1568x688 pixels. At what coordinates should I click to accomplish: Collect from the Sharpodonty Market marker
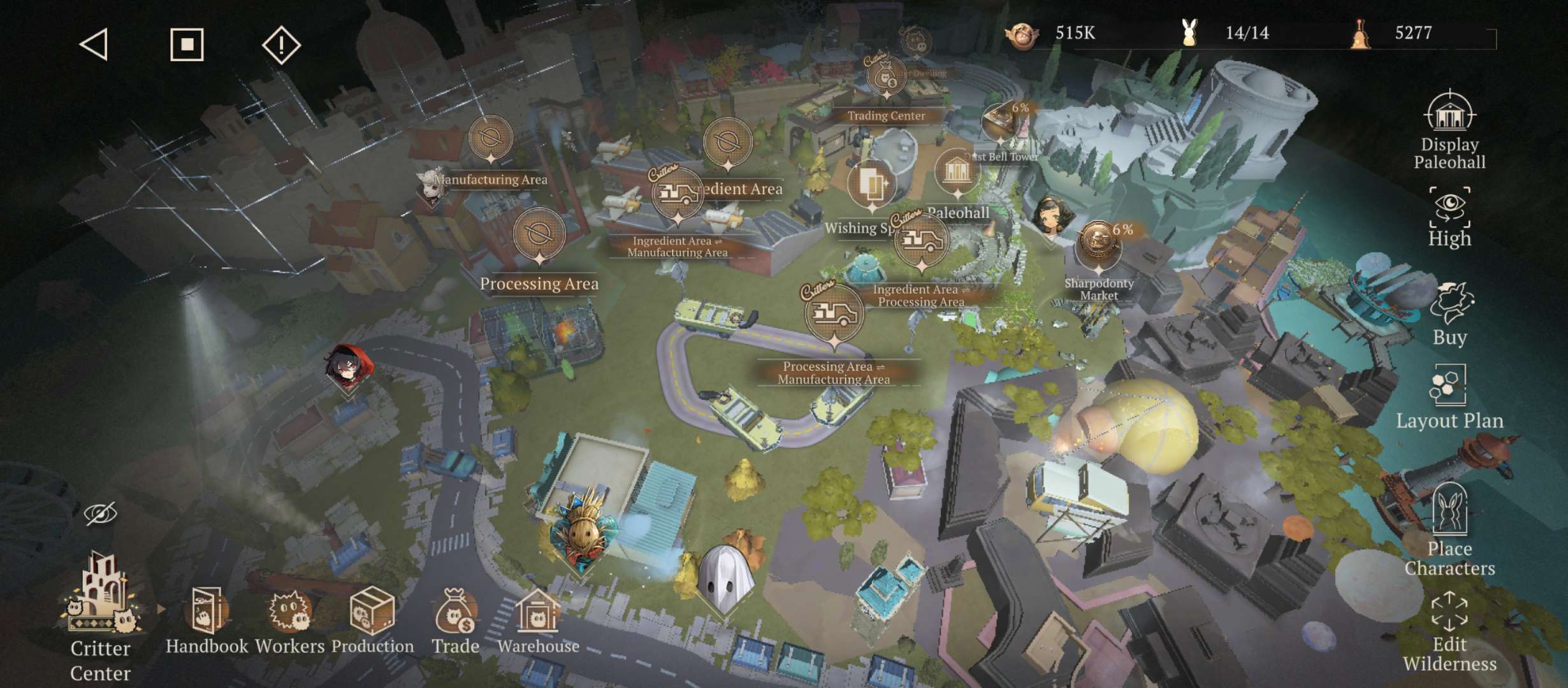click(1098, 245)
